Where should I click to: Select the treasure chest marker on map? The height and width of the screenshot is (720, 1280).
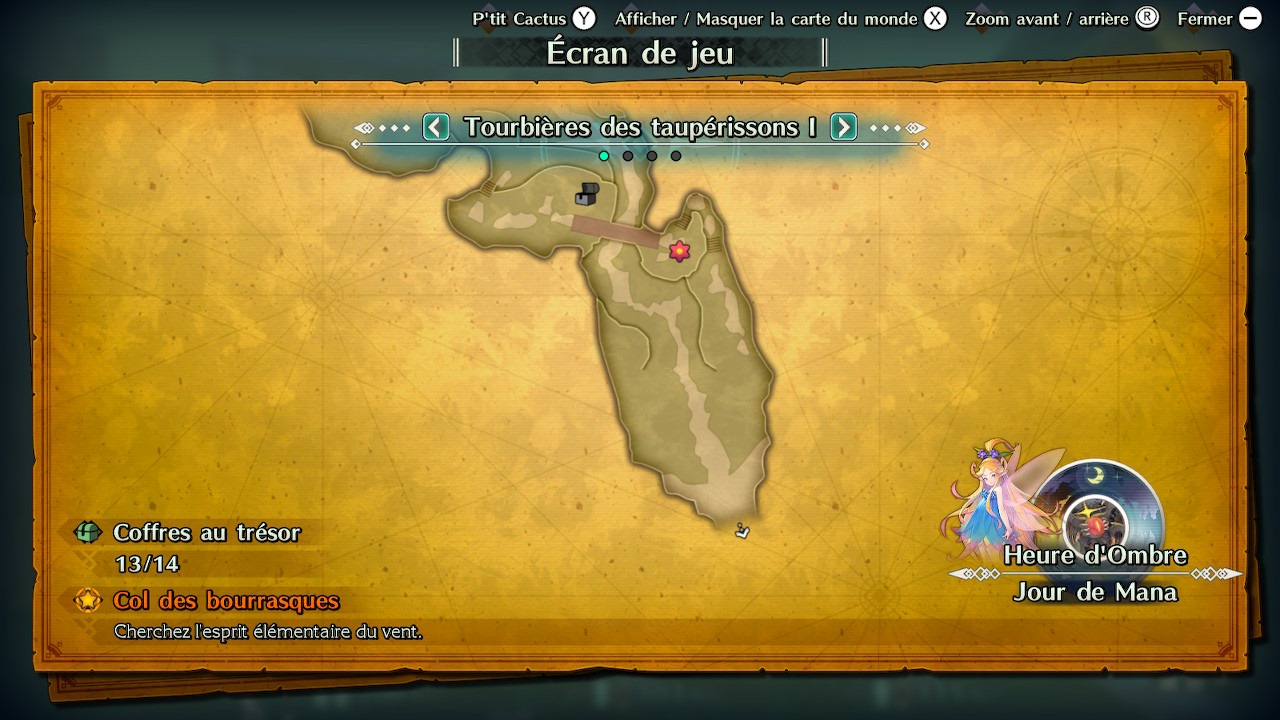click(x=587, y=194)
